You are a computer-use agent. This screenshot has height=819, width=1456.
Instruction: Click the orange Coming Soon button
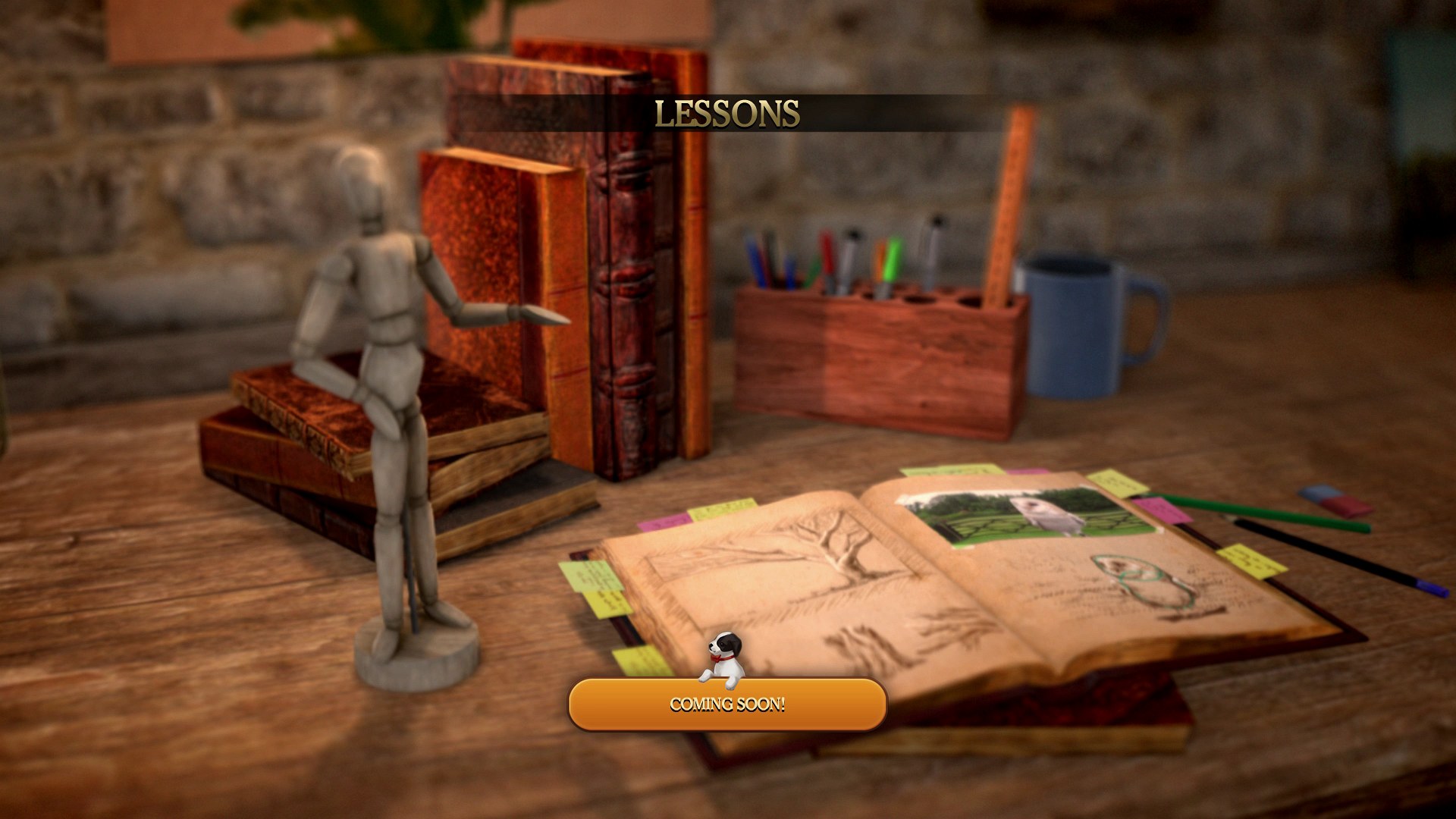(x=727, y=704)
